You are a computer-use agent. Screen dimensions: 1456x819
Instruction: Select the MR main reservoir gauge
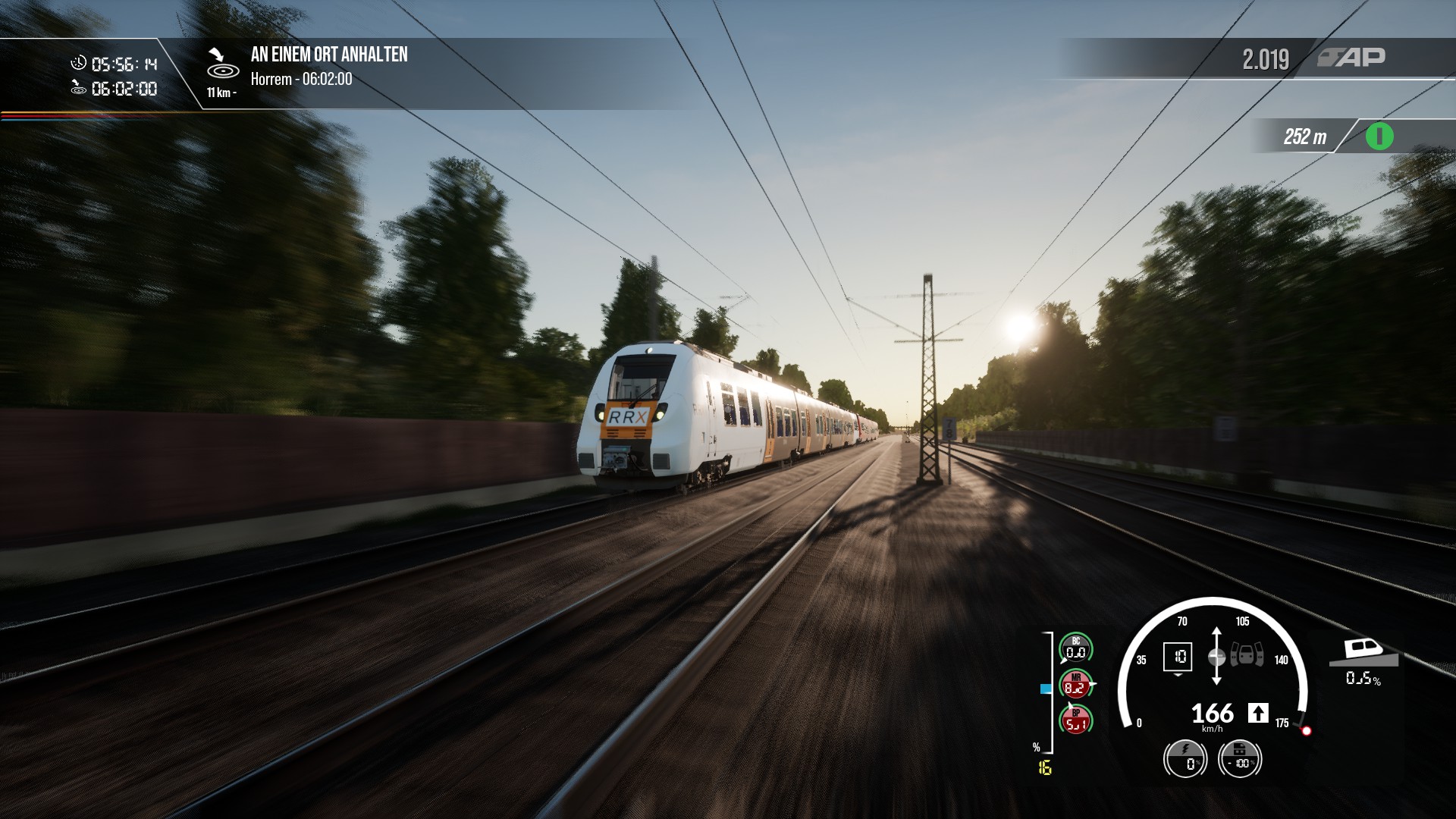click(x=1075, y=685)
